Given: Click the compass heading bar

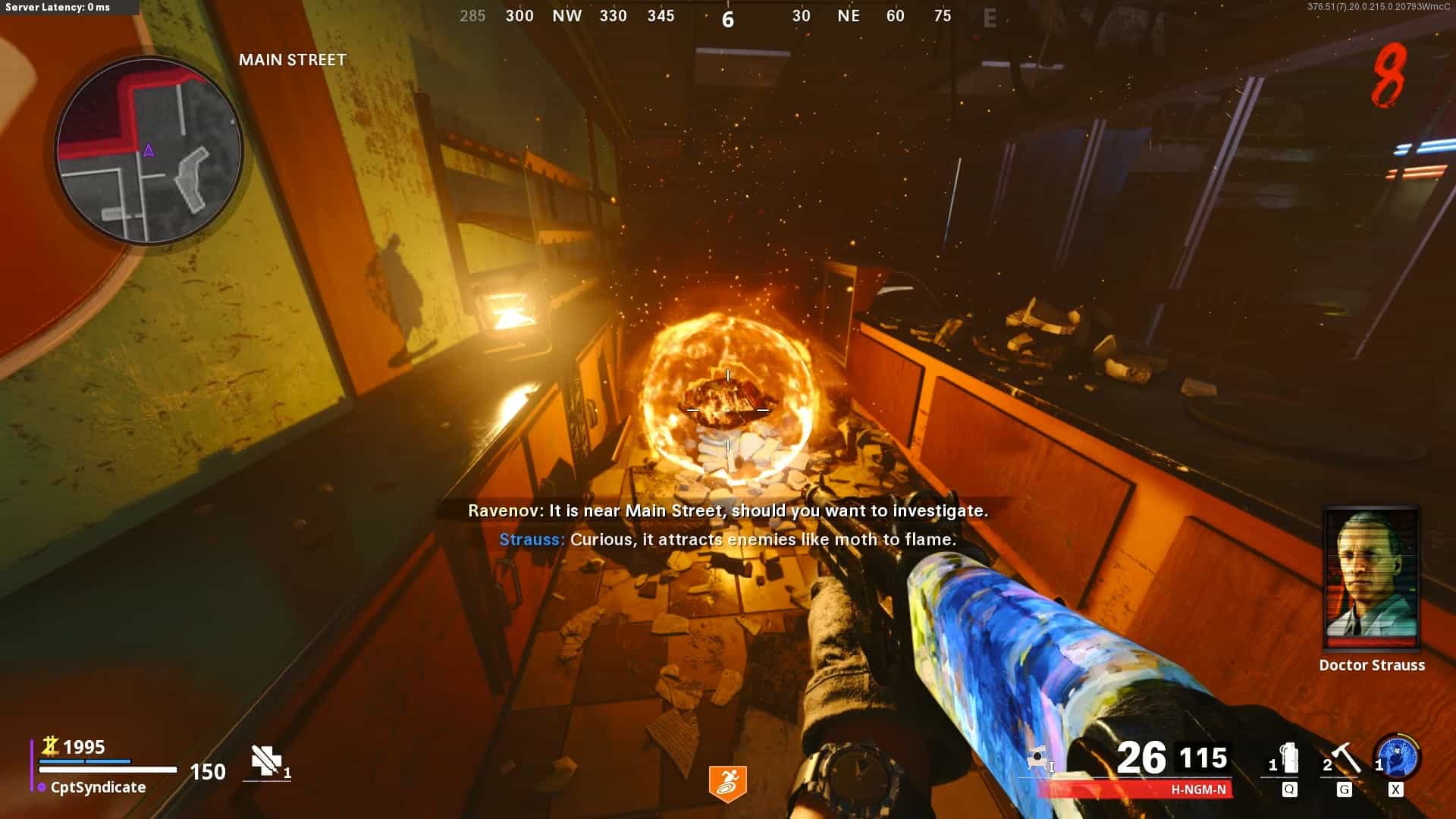Looking at the screenshot, I should point(727,16).
